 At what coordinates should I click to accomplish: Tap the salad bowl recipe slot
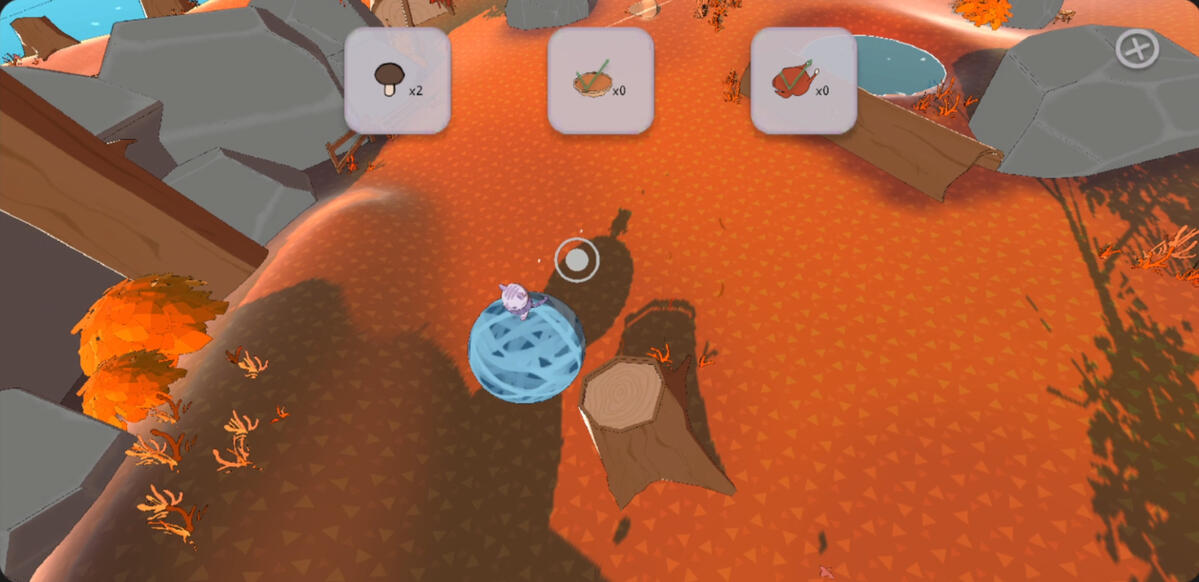click(600, 80)
